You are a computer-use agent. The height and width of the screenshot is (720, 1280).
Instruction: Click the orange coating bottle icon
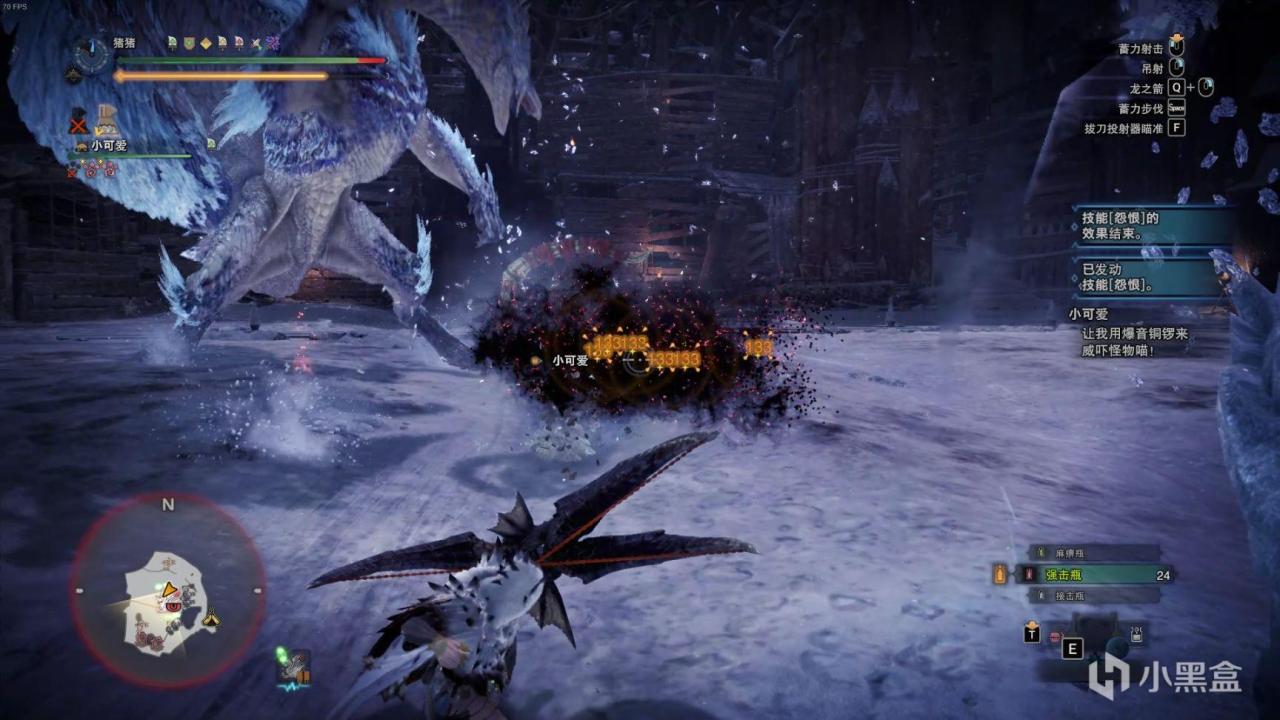pyautogui.click(x=999, y=574)
